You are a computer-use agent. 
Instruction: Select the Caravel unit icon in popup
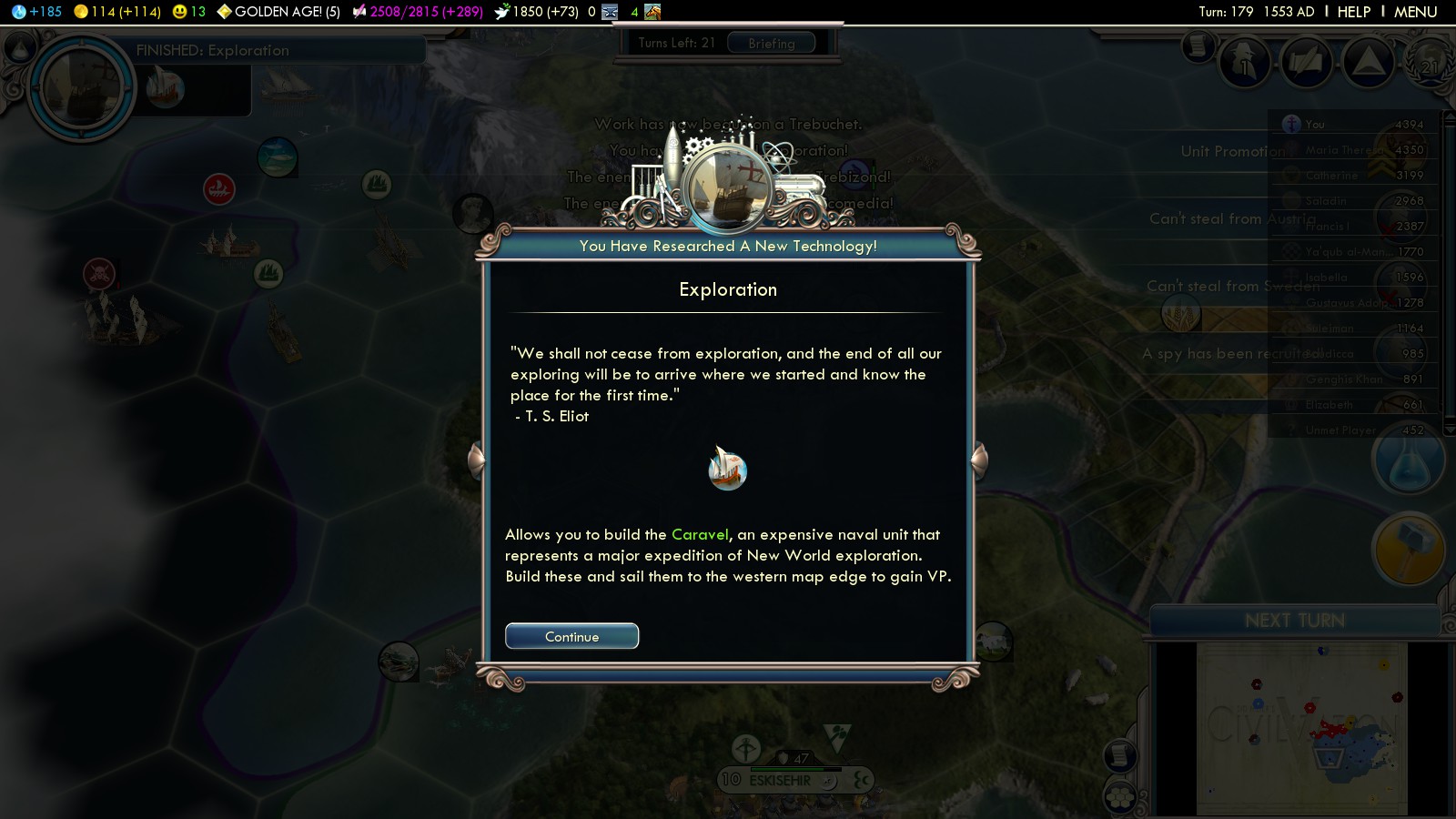[x=727, y=470]
